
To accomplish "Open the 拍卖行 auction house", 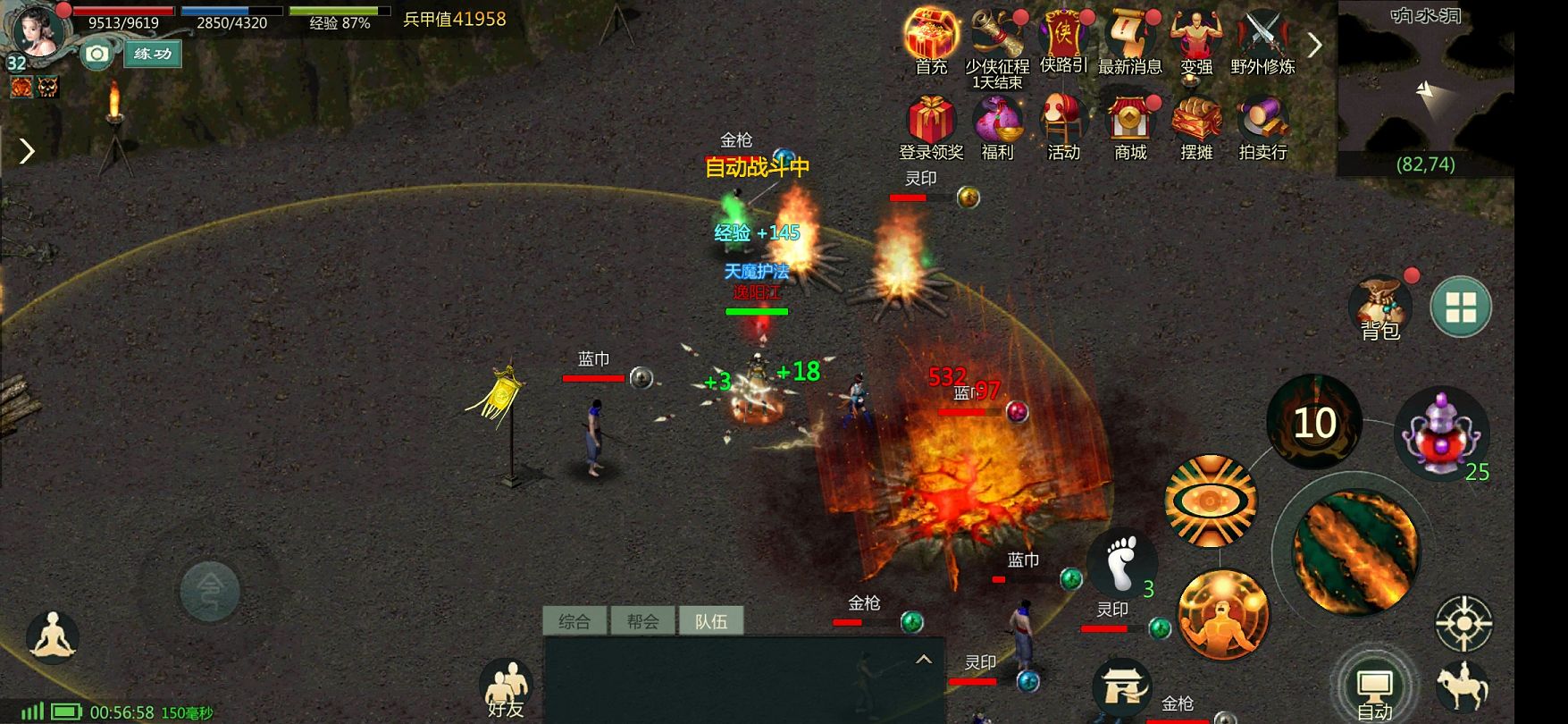I will coord(1262,121).
